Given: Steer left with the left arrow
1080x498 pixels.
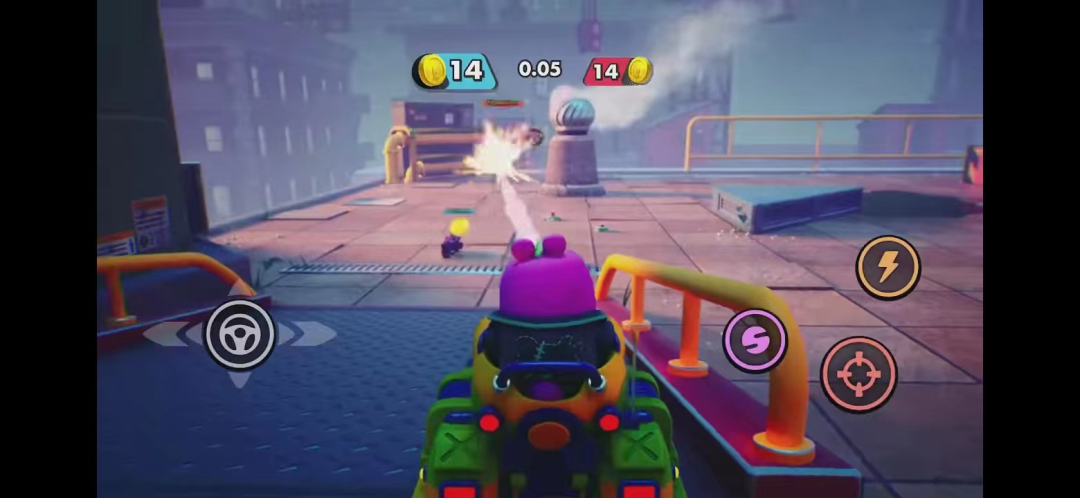Looking at the screenshot, I should tap(165, 334).
